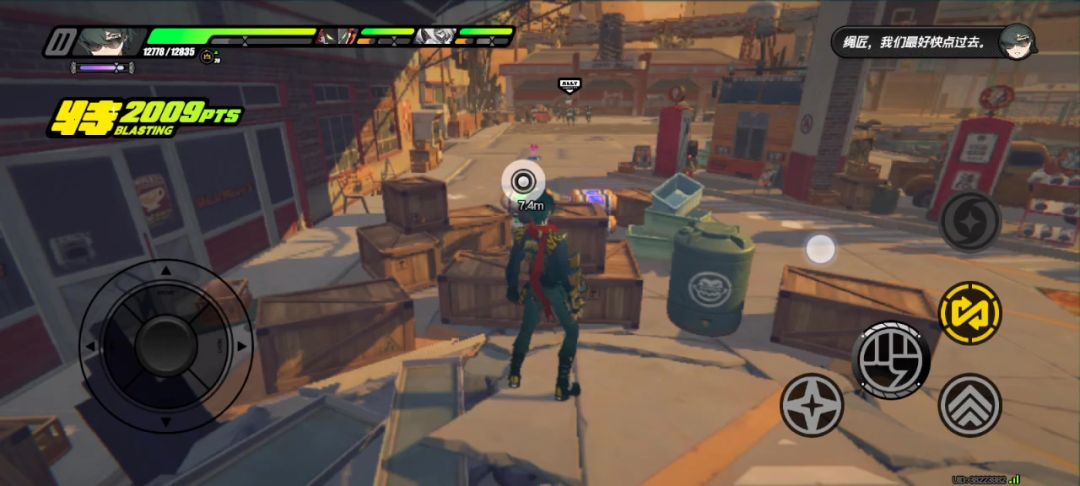Tap the fist basic attack button

pos(891,359)
